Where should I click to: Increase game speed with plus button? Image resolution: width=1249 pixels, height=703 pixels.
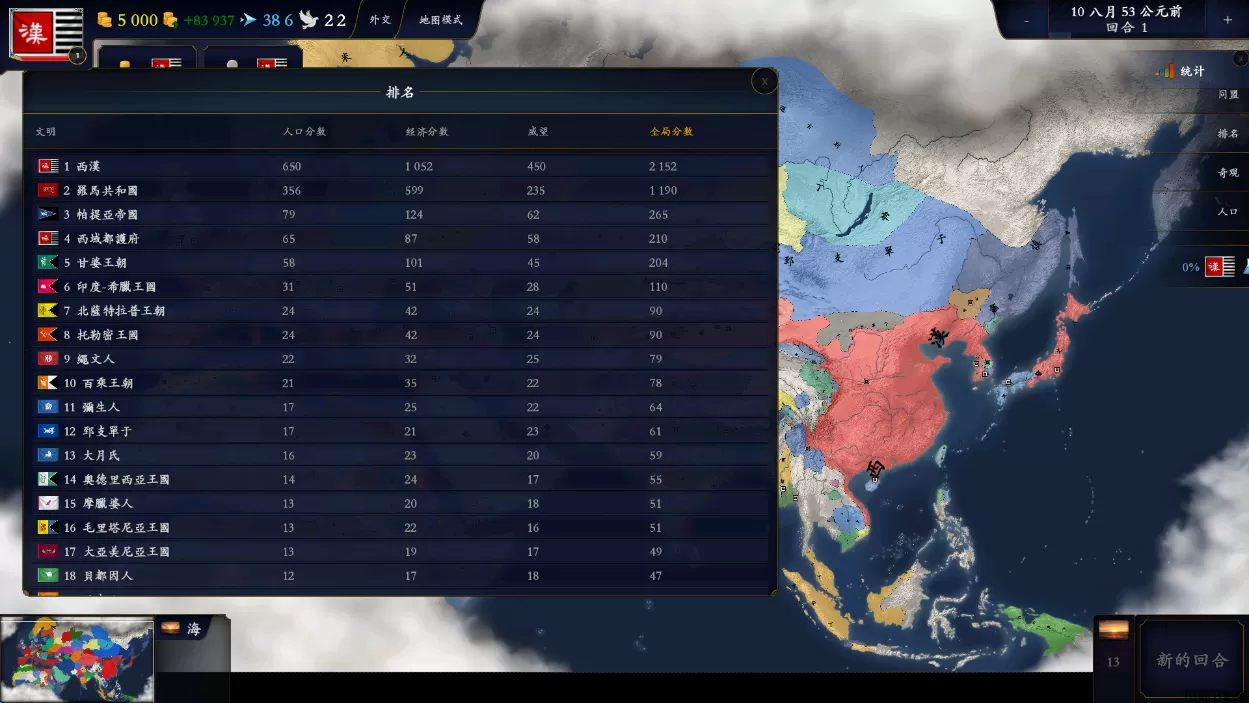[1227, 20]
